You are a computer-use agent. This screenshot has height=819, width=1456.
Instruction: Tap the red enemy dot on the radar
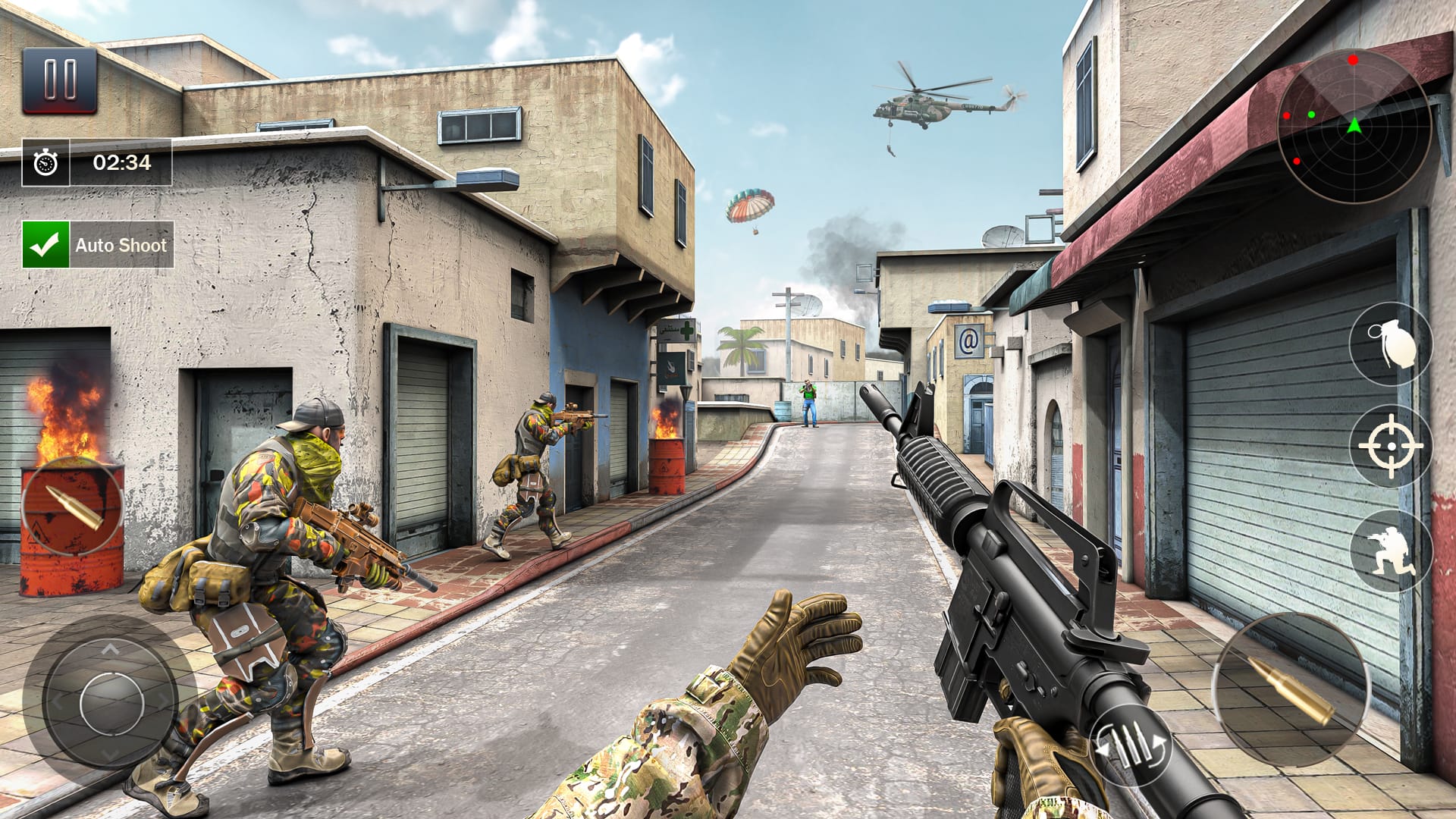[x=1353, y=61]
